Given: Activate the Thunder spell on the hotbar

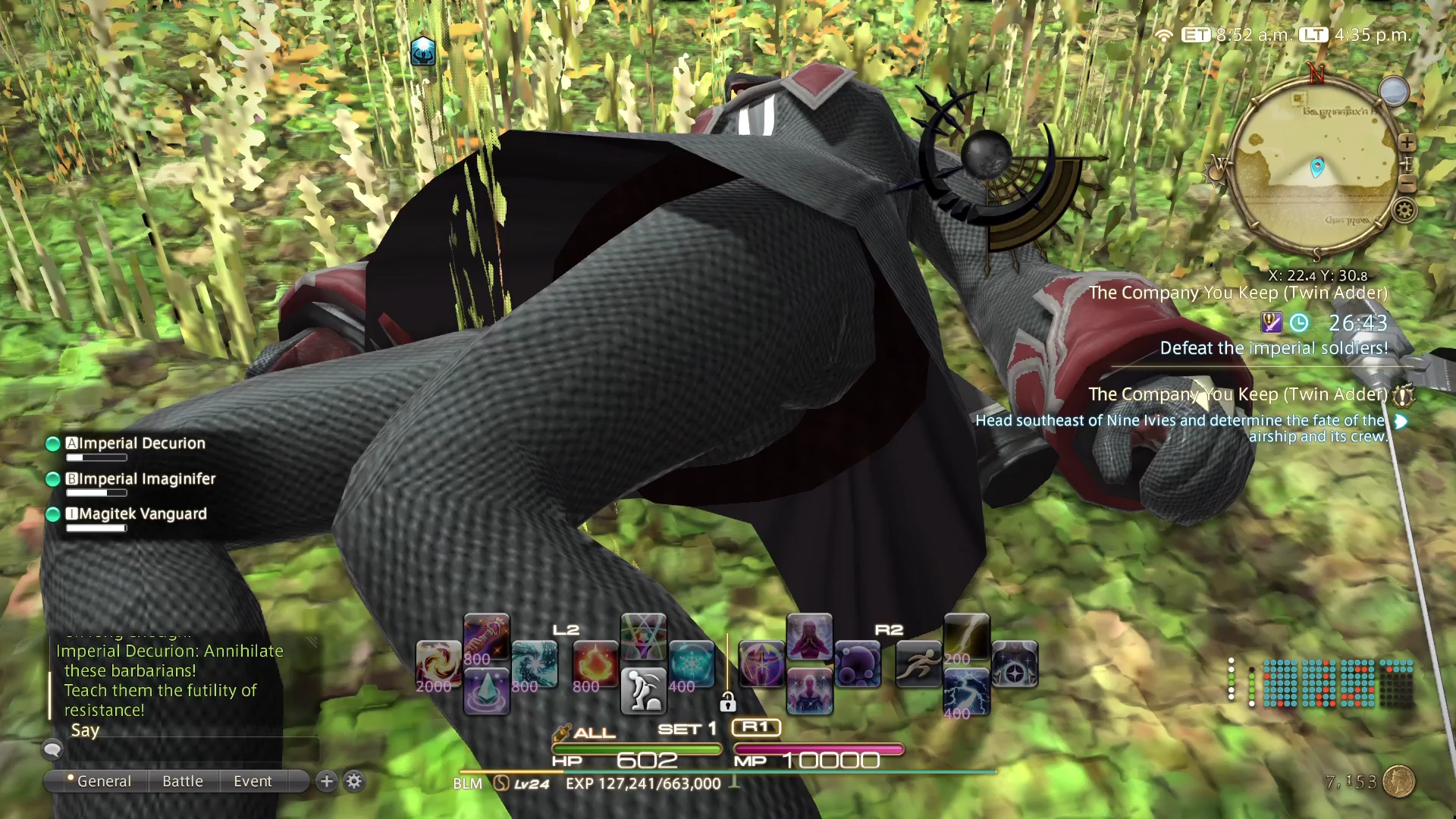Looking at the screenshot, I should (x=965, y=639).
